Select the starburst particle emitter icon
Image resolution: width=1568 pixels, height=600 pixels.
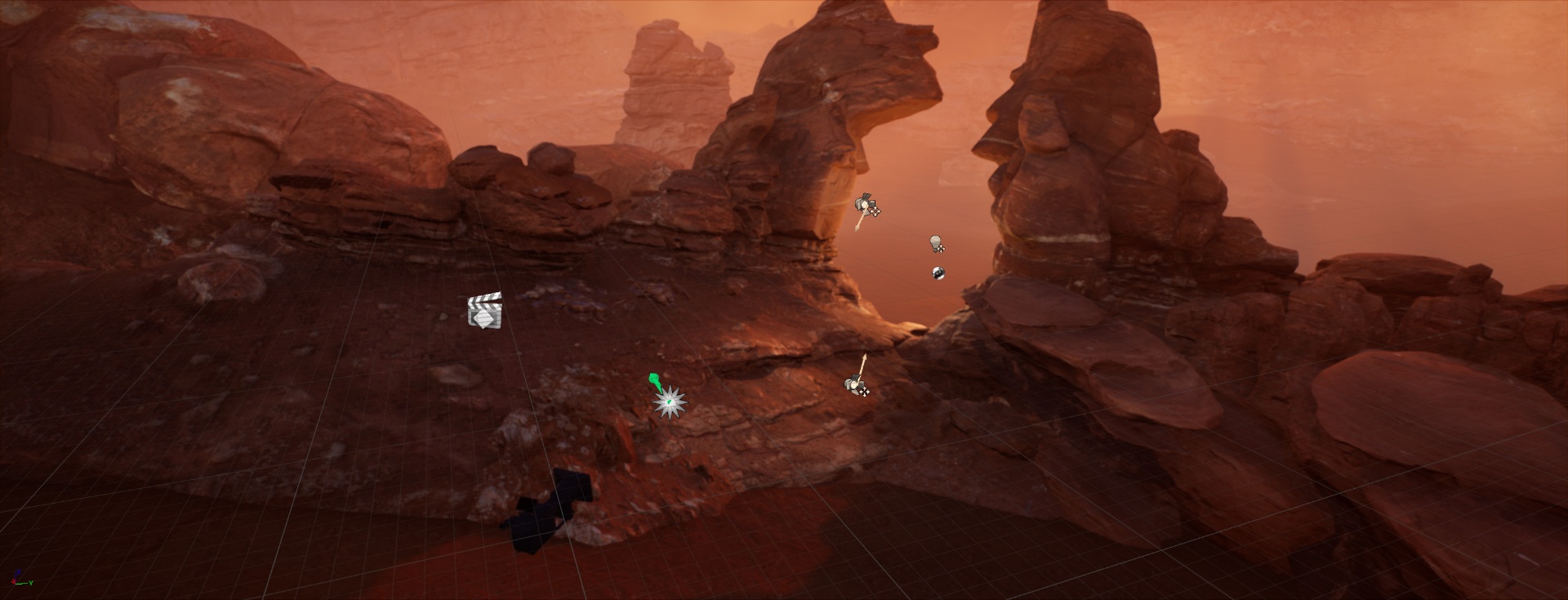670,402
